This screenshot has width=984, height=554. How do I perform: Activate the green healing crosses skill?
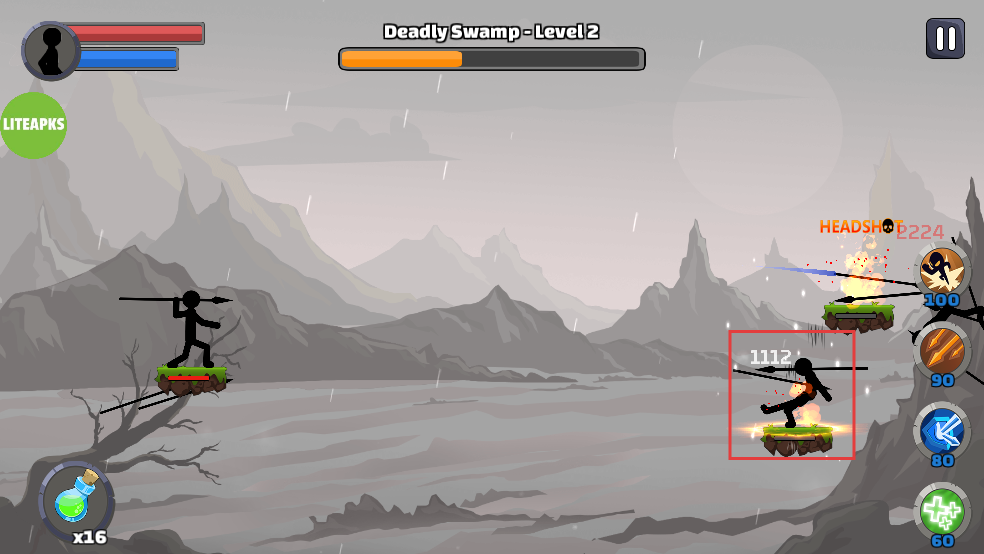942,511
